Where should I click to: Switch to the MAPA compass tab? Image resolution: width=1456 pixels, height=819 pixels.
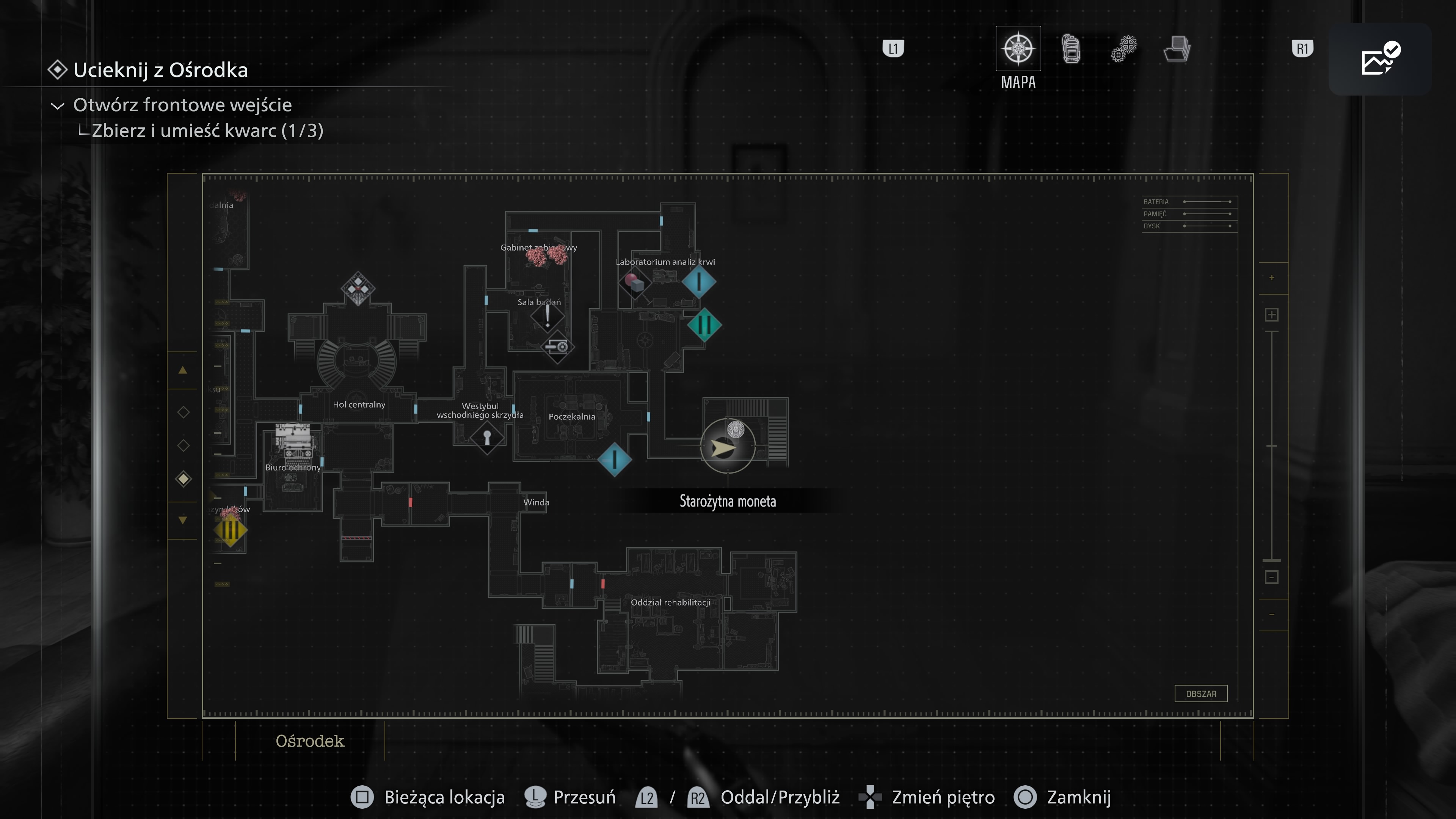click(1018, 50)
